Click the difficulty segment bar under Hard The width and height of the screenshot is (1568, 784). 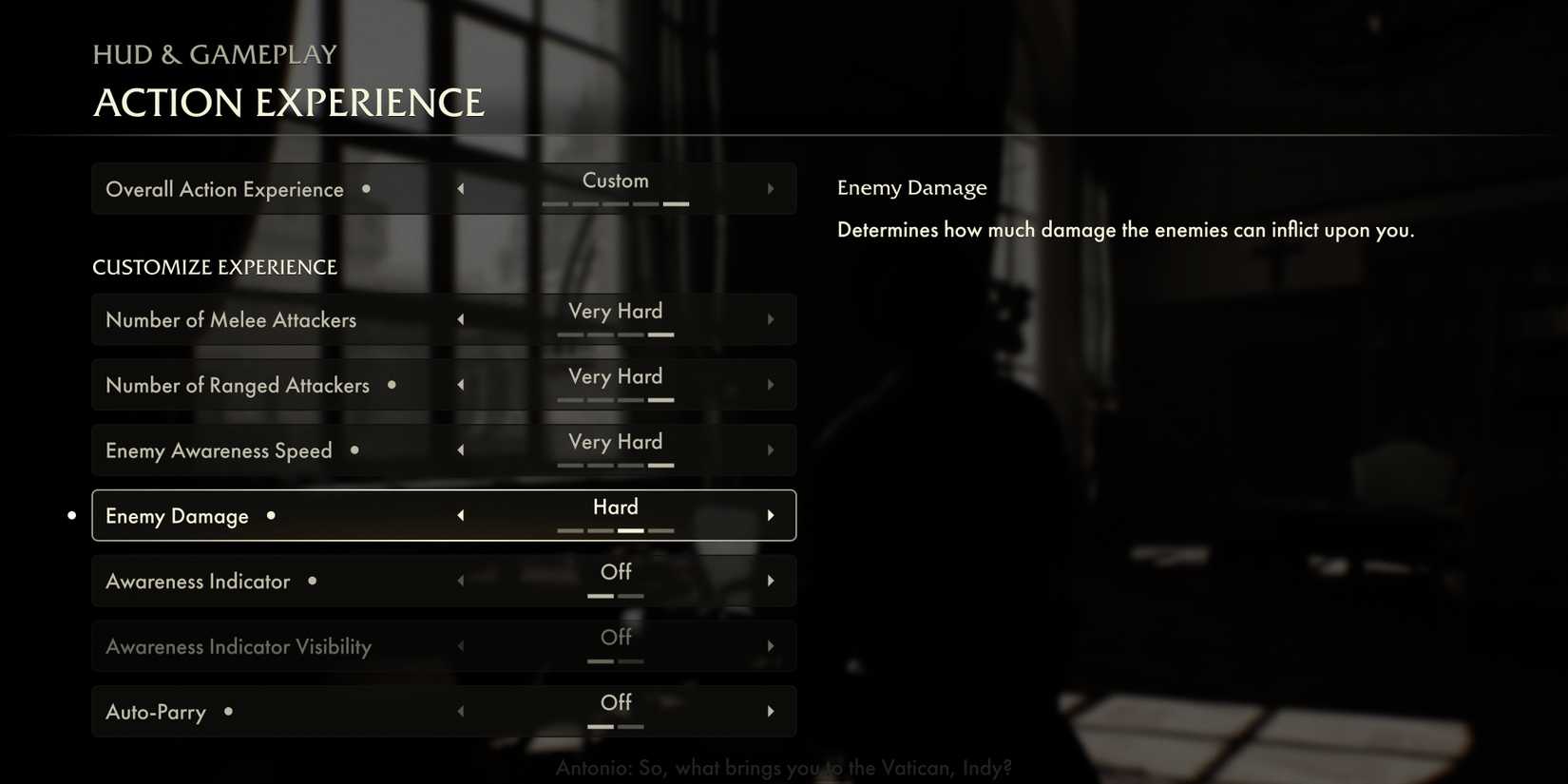(x=616, y=530)
